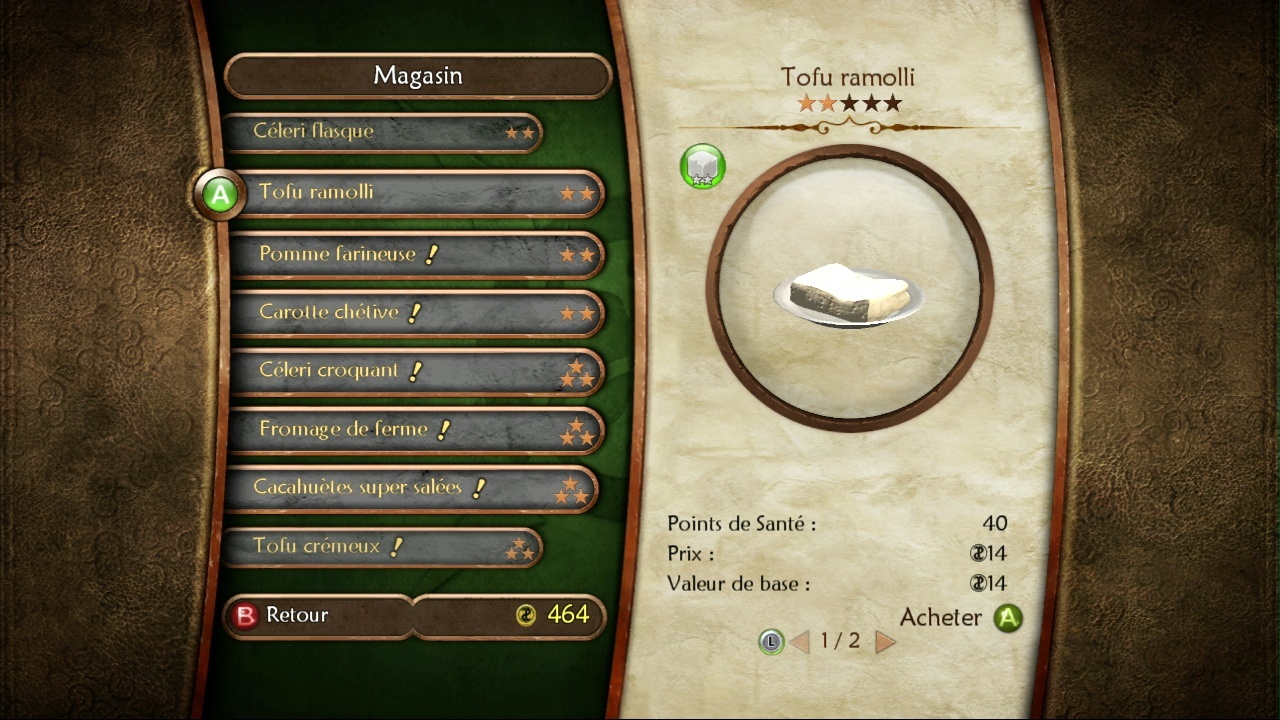
Task: Select Céleri flasque in the shop list
Action: [381, 132]
